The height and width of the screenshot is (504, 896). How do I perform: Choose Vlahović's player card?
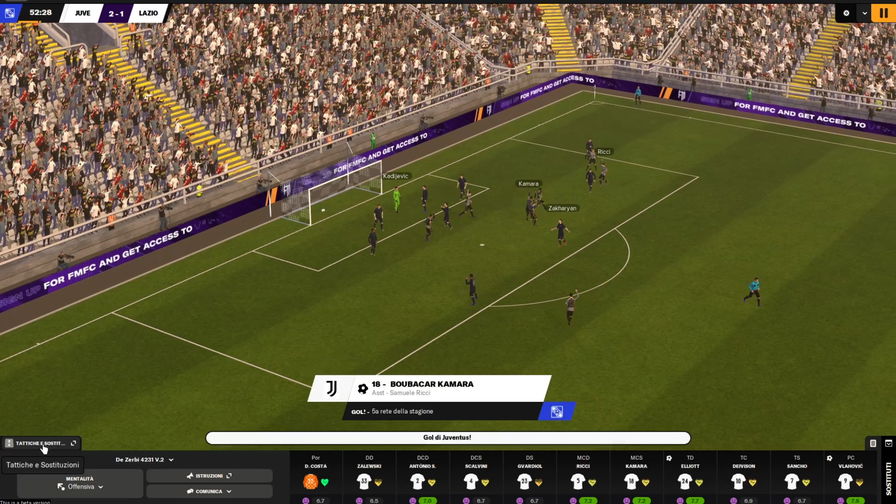851,477
